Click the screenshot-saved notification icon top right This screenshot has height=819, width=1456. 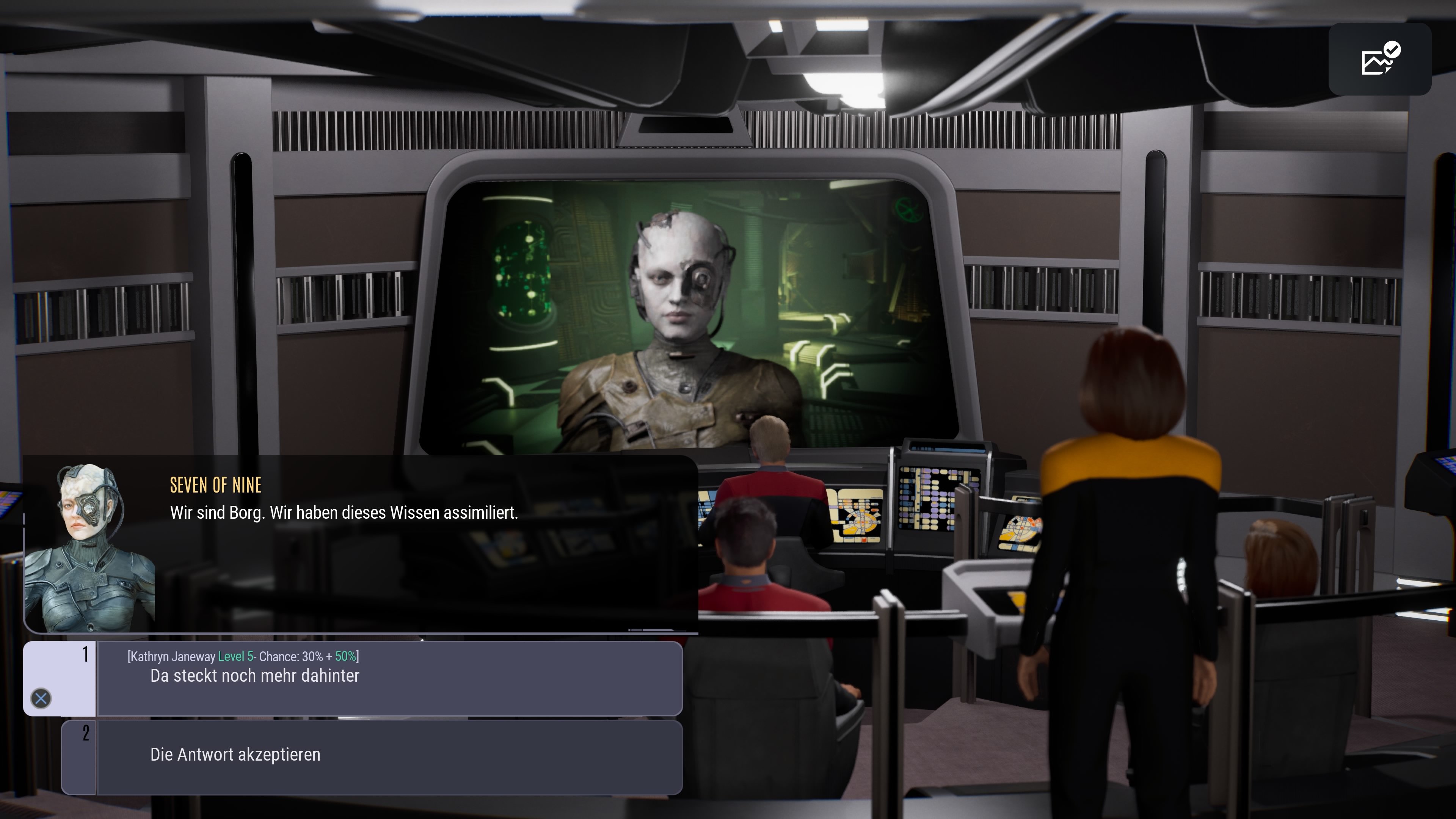tap(1380, 60)
